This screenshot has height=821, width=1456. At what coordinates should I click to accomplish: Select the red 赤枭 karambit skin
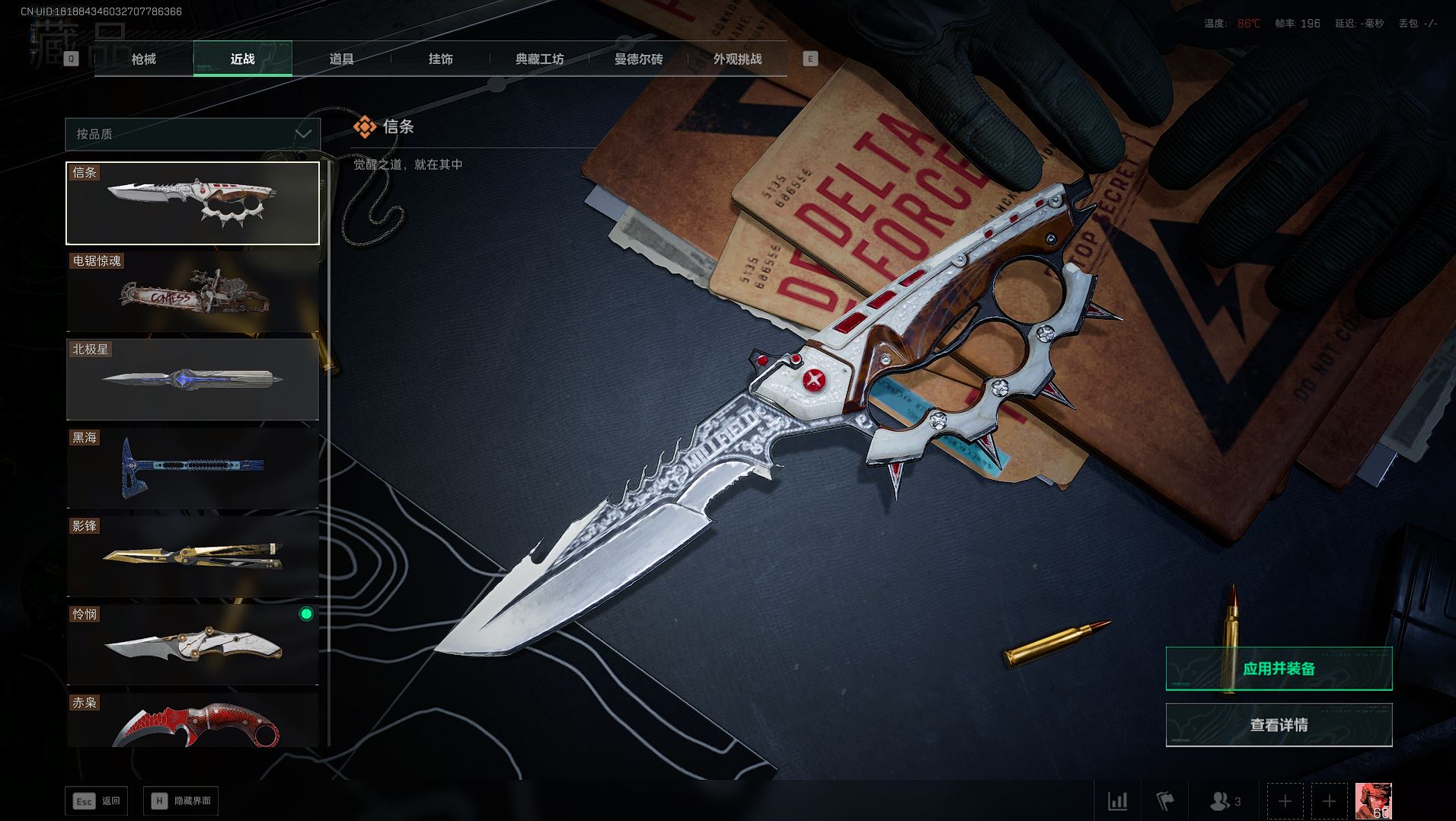(x=193, y=720)
